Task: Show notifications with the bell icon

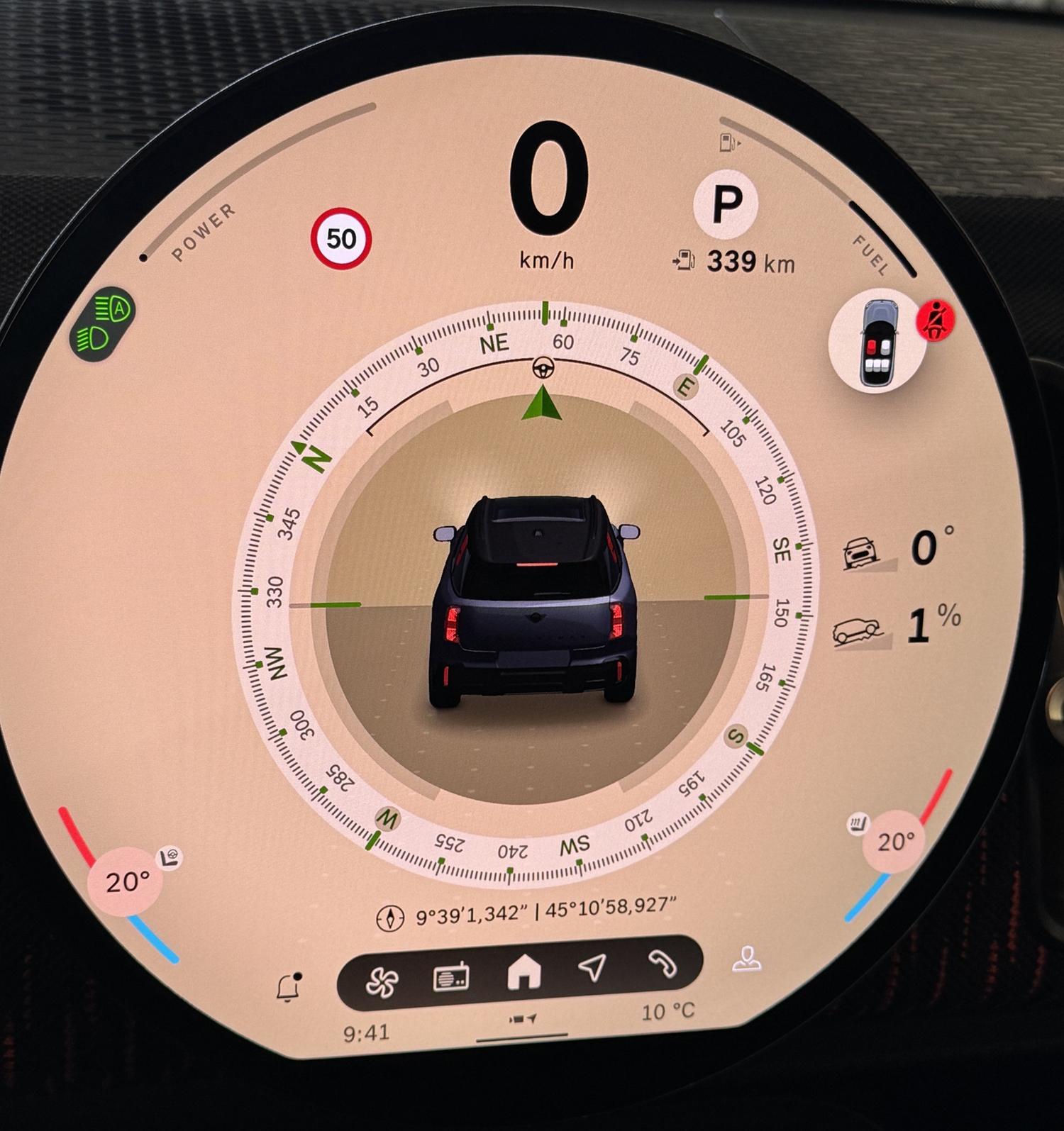Action: coord(288,987)
